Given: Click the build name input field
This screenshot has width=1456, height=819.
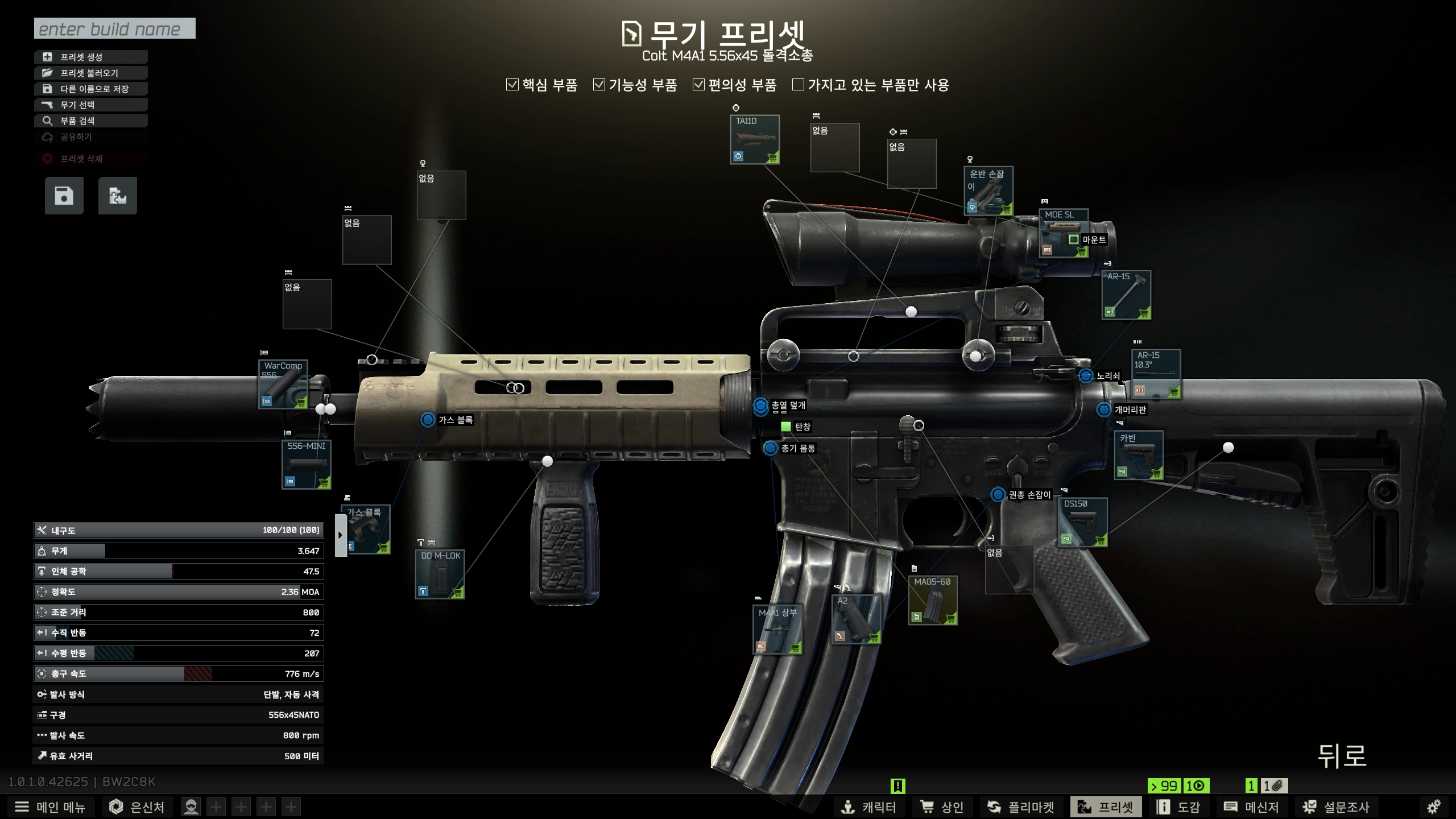Looking at the screenshot, I should (114, 28).
